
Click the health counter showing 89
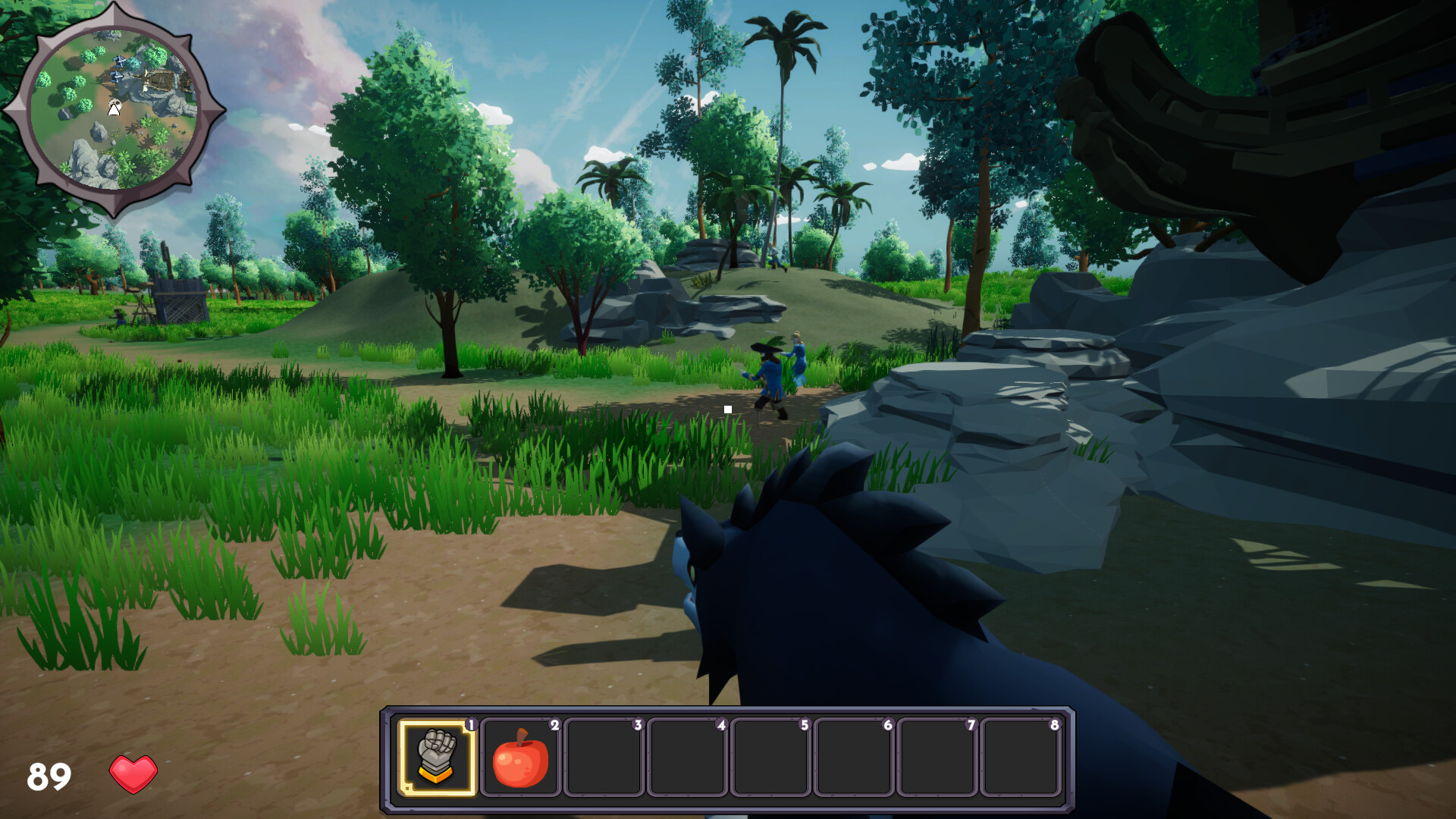click(49, 774)
